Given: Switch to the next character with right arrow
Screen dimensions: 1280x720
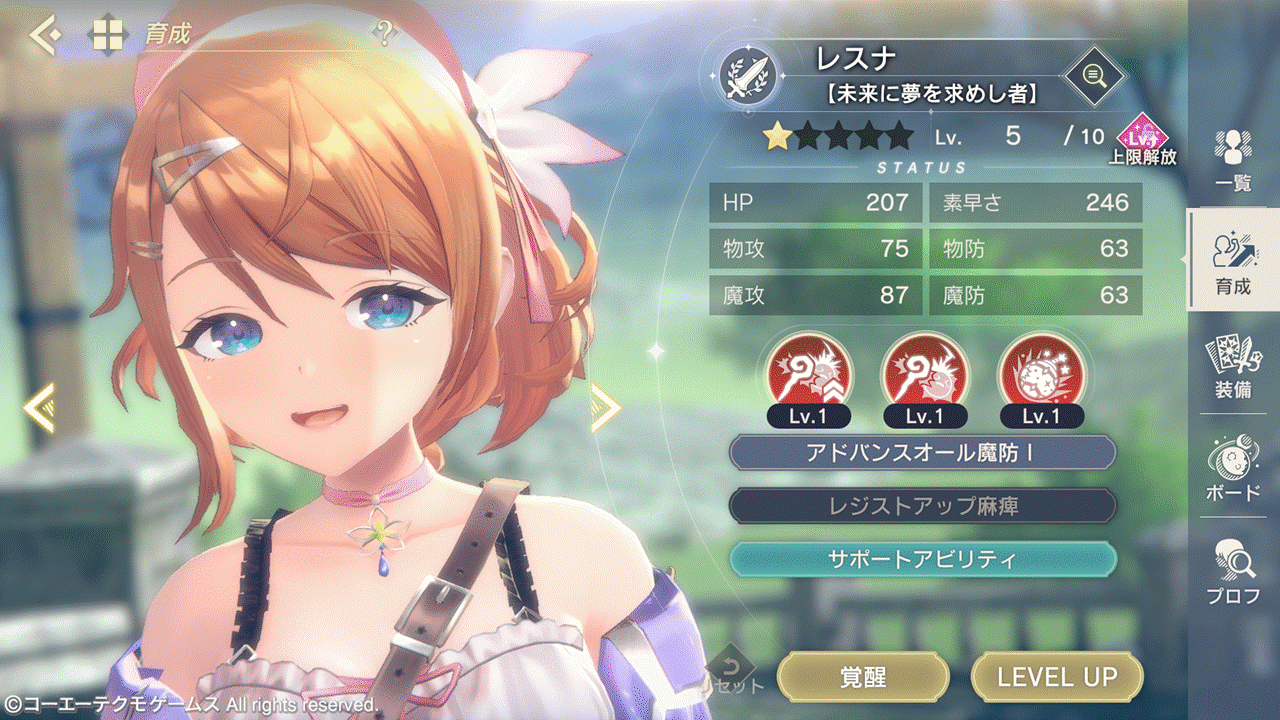Looking at the screenshot, I should pos(605,407).
